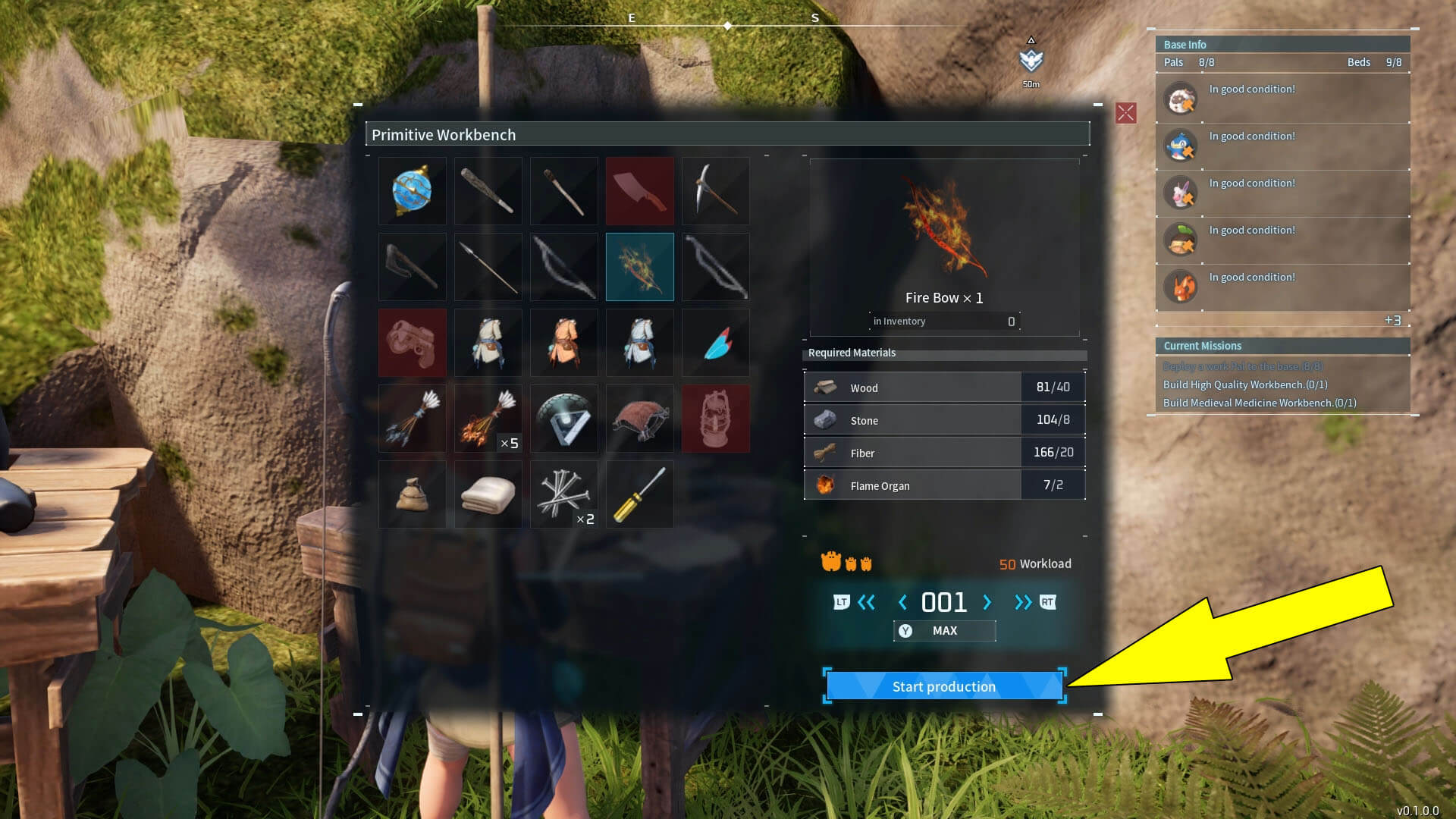Select the Pal Sphere recipe
This screenshot has width=1456, height=819.
coord(412,191)
